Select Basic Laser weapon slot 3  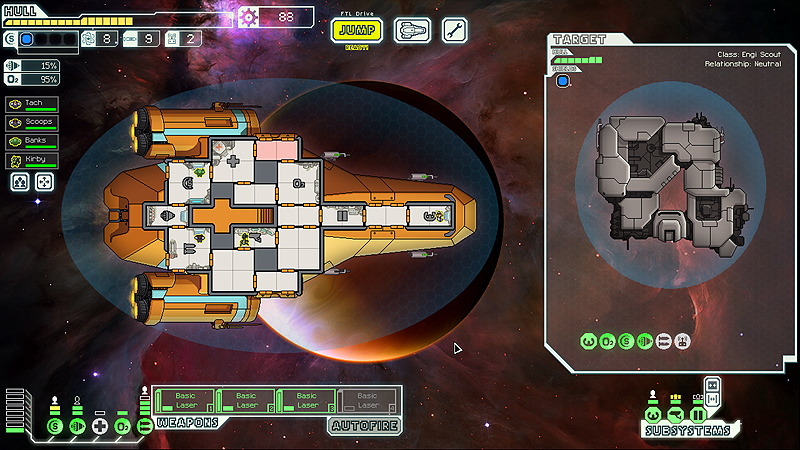(306, 401)
